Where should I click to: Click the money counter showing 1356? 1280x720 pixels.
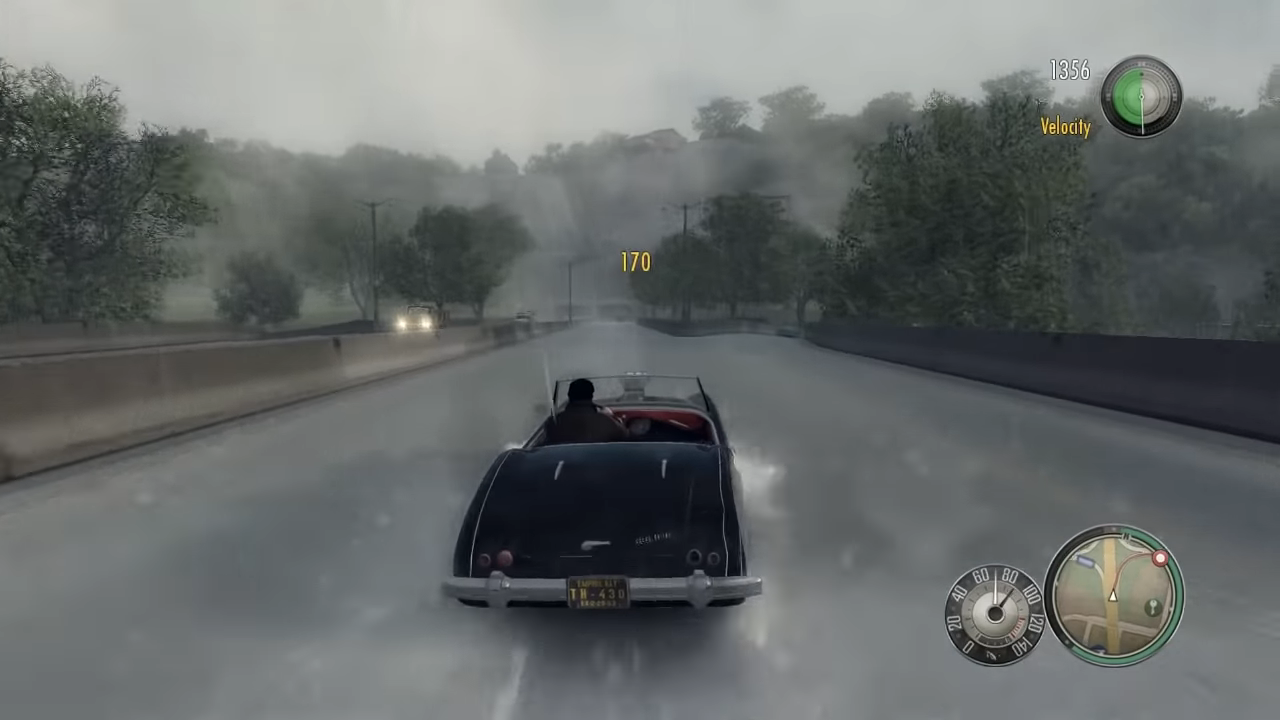(x=1069, y=71)
